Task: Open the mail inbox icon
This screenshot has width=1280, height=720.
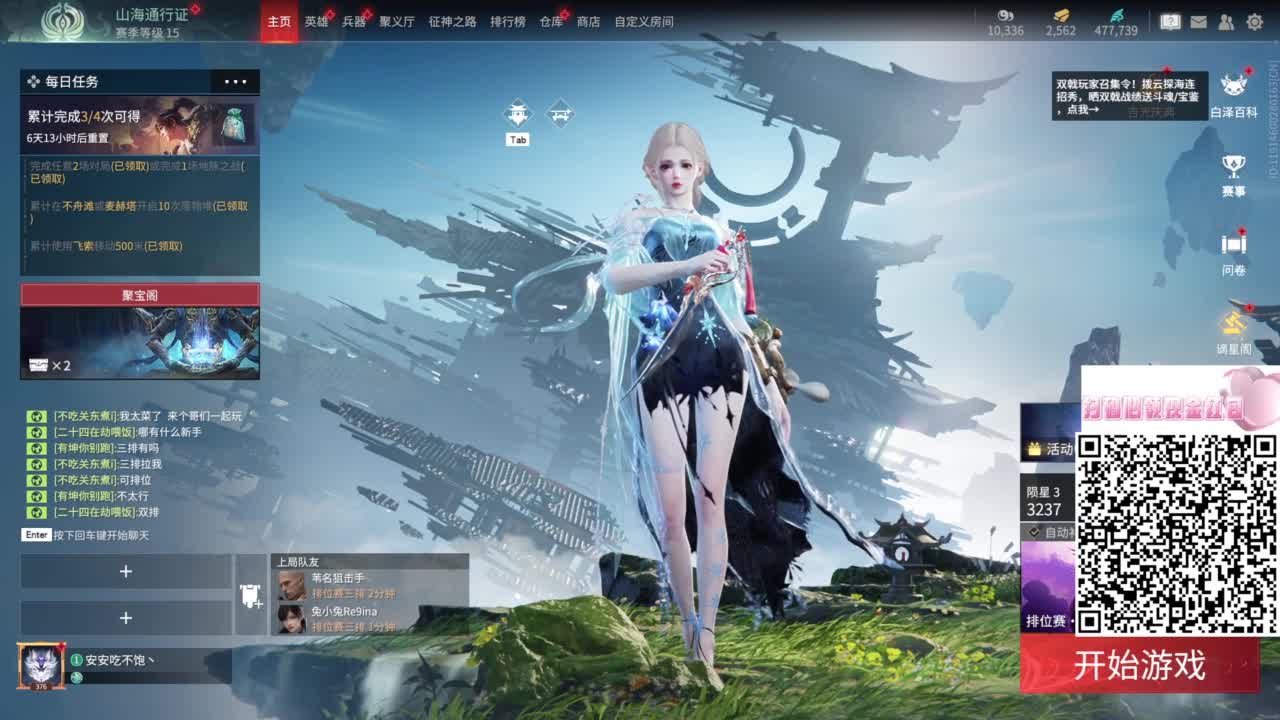Action: point(1197,21)
